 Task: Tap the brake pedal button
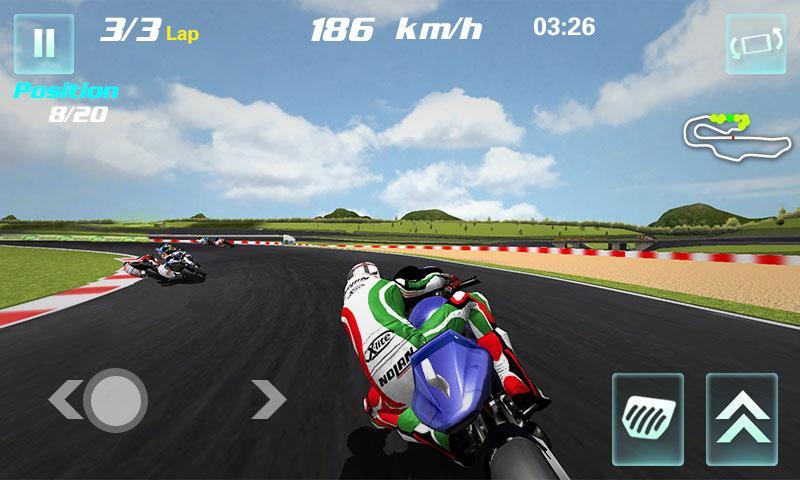(x=647, y=418)
